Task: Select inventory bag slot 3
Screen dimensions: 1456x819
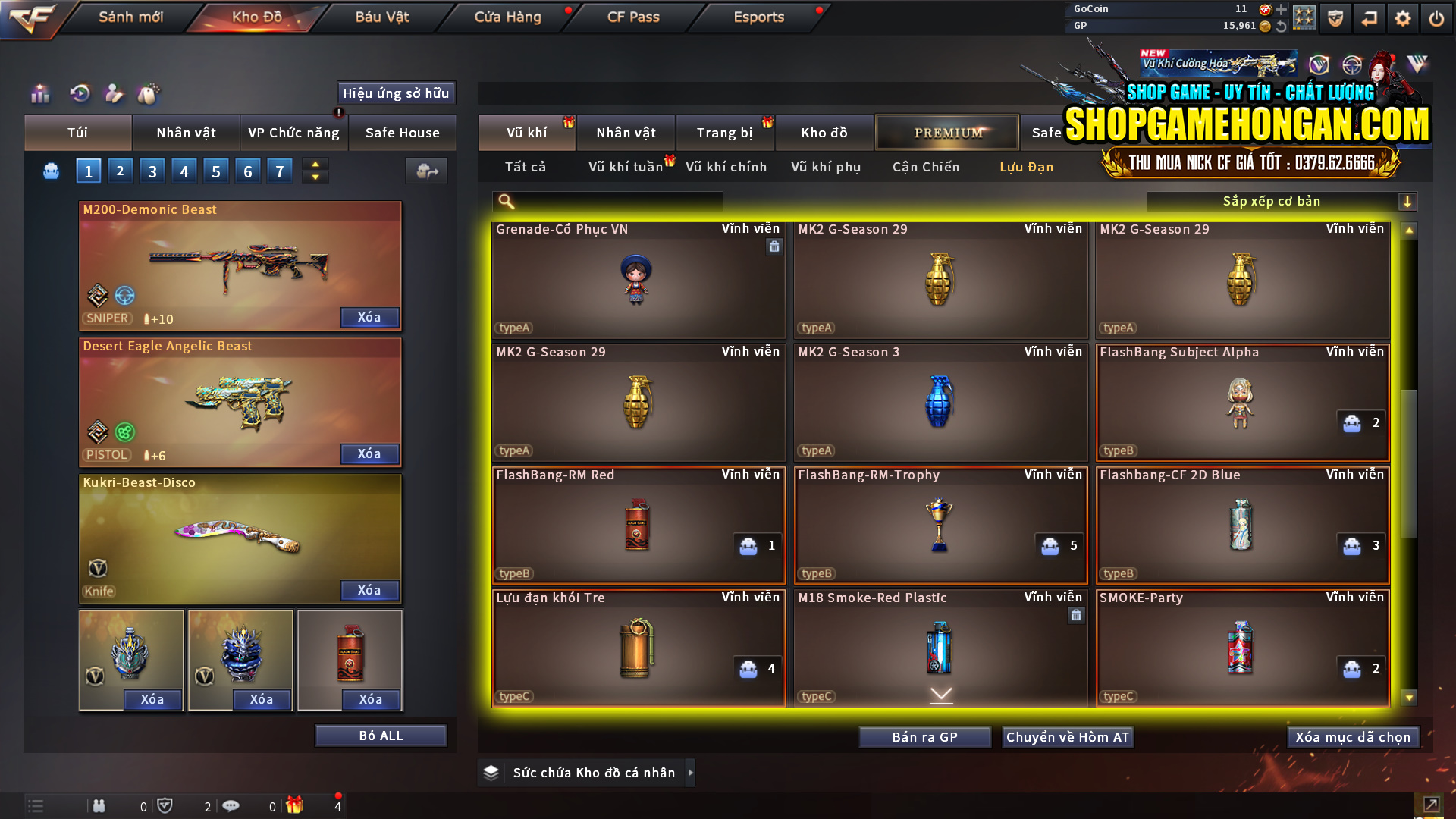Action: [x=152, y=170]
